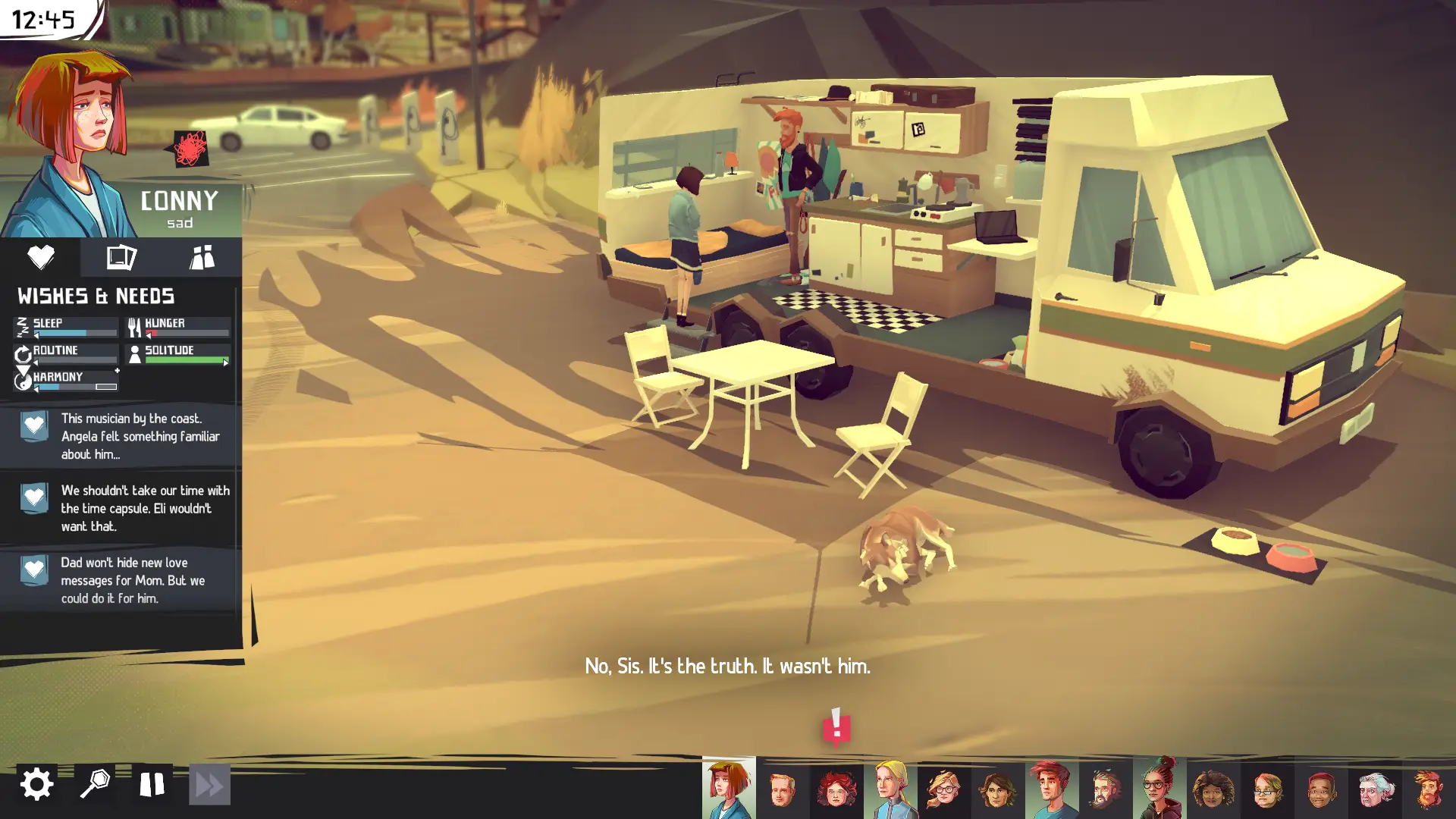The width and height of the screenshot is (1456, 819).
Task: Choose the woman with green hair bun and glasses
Action: pyautogui.click(x=1159, y=789)
